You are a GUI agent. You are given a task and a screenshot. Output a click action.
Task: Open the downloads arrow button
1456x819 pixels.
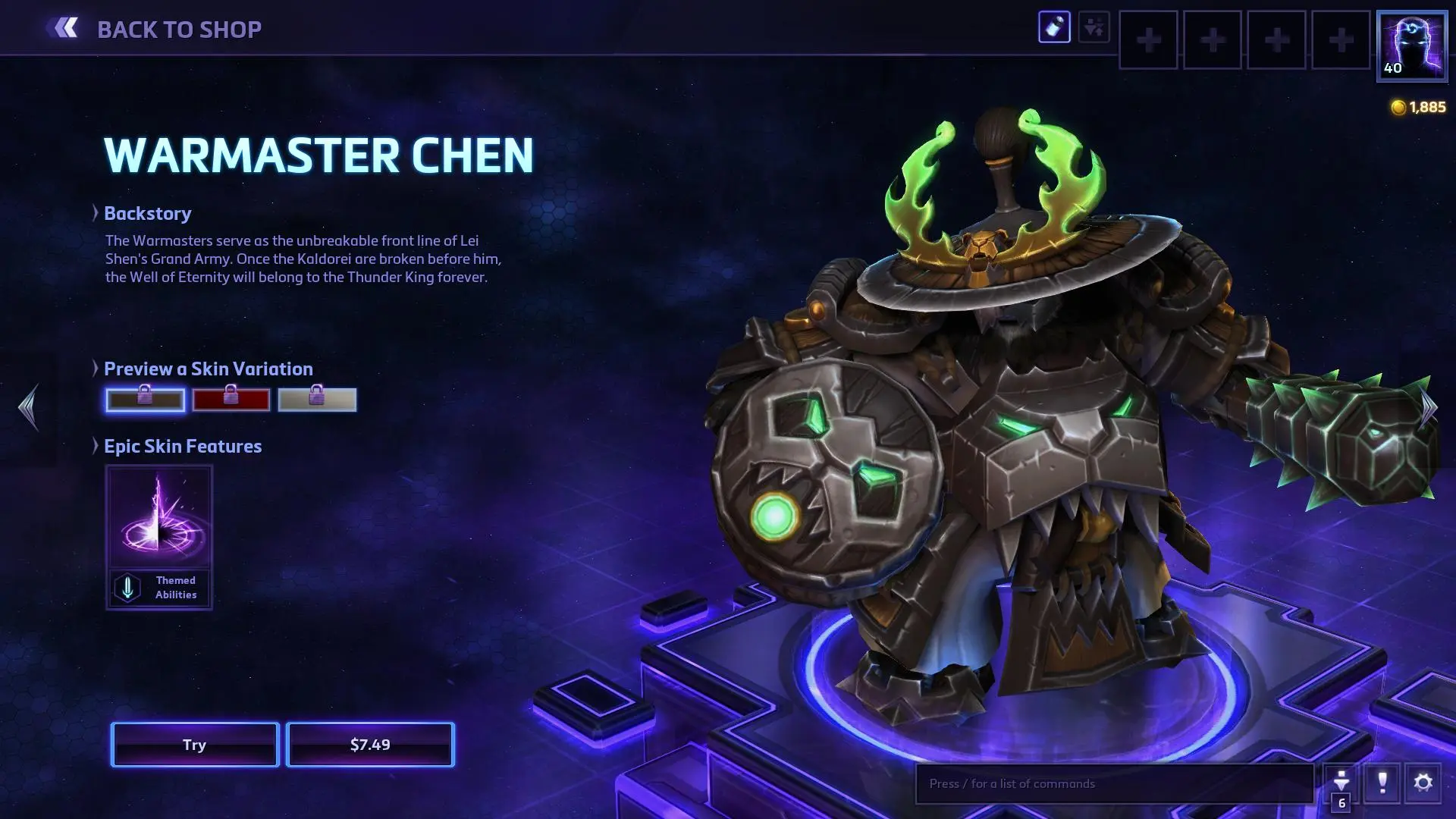click(x=1341, y=783)
